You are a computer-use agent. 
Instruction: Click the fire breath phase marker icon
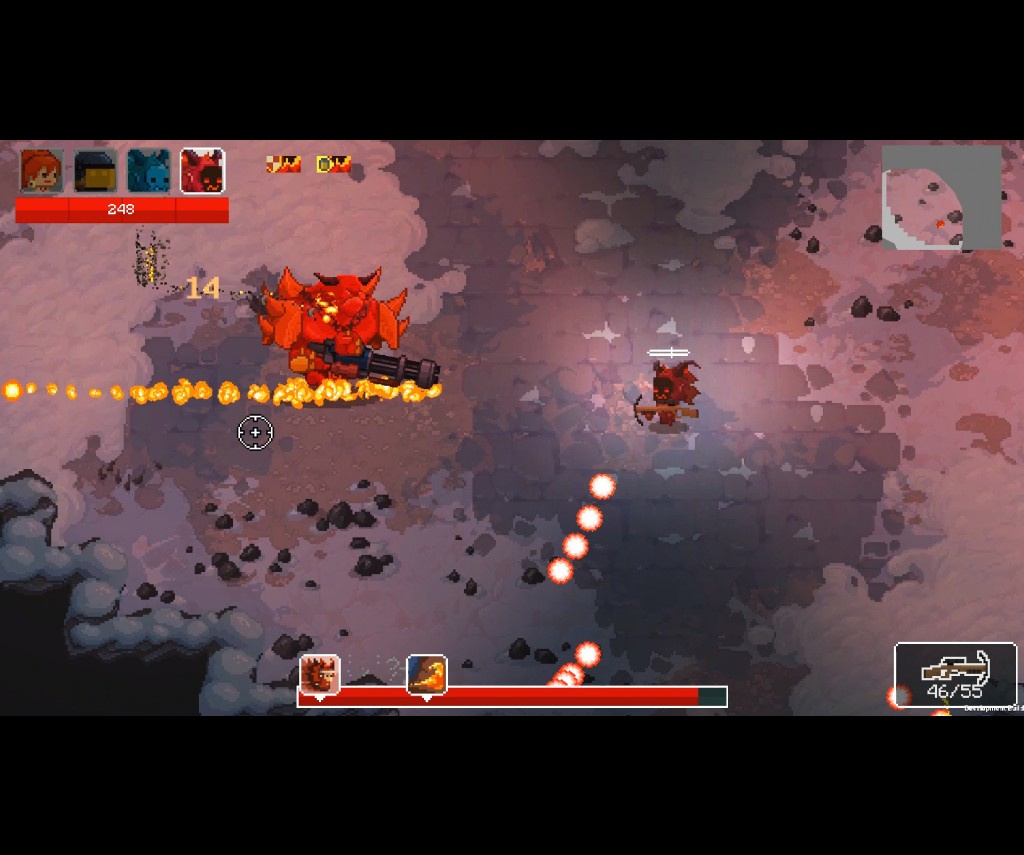427,675
